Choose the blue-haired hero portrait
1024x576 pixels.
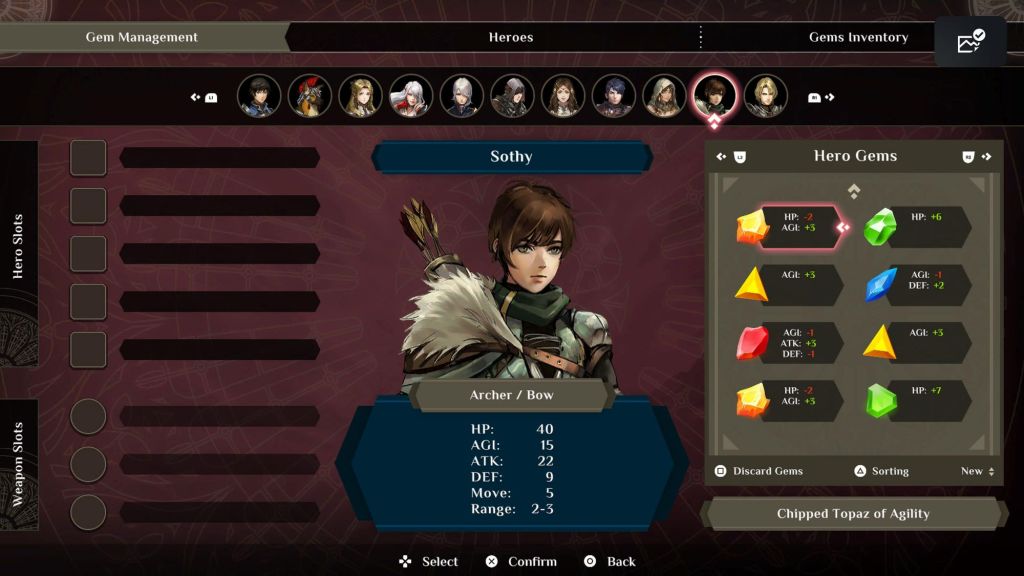[x=613, y=96]
